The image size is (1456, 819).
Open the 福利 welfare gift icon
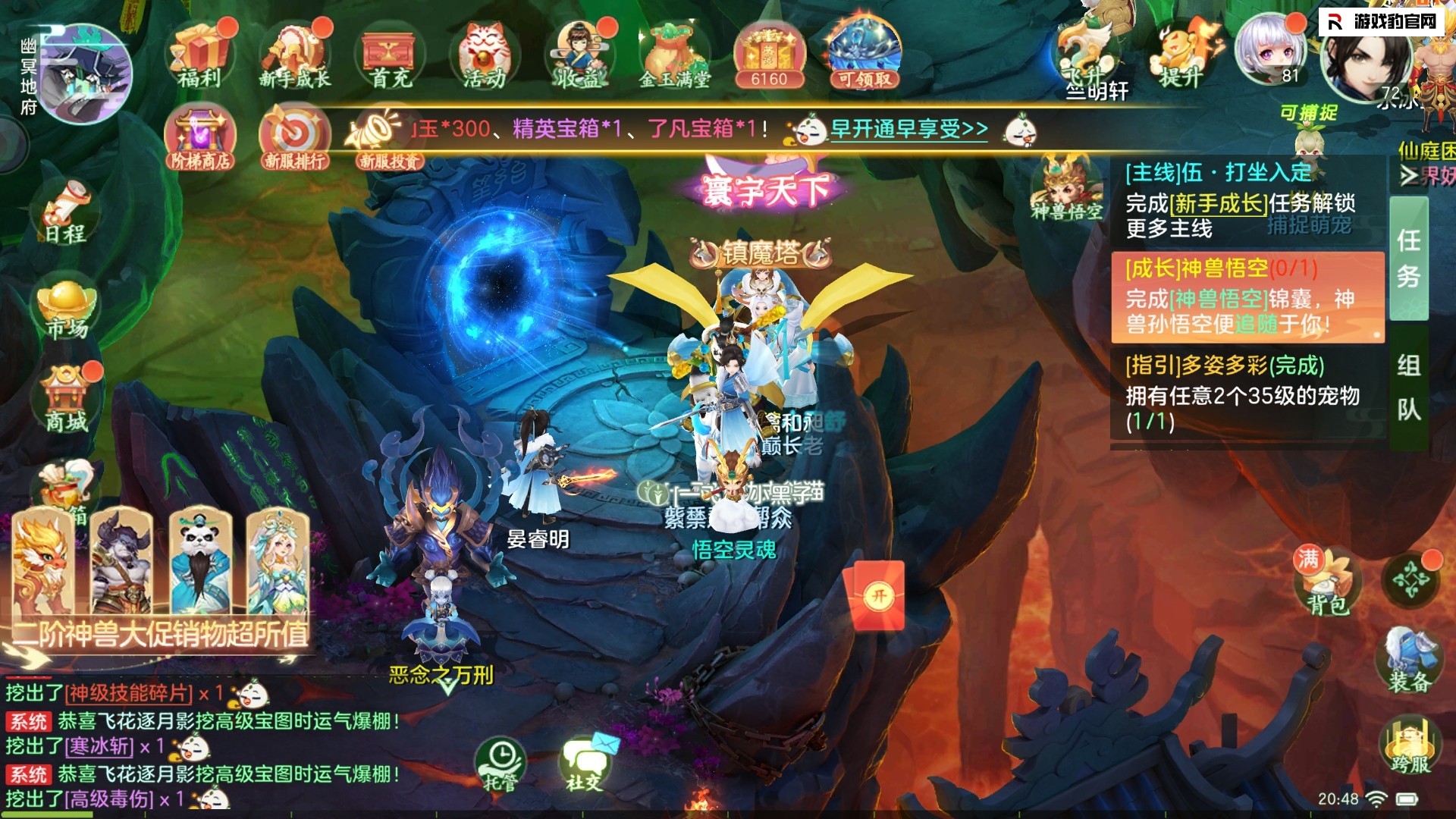pos(200,55)
